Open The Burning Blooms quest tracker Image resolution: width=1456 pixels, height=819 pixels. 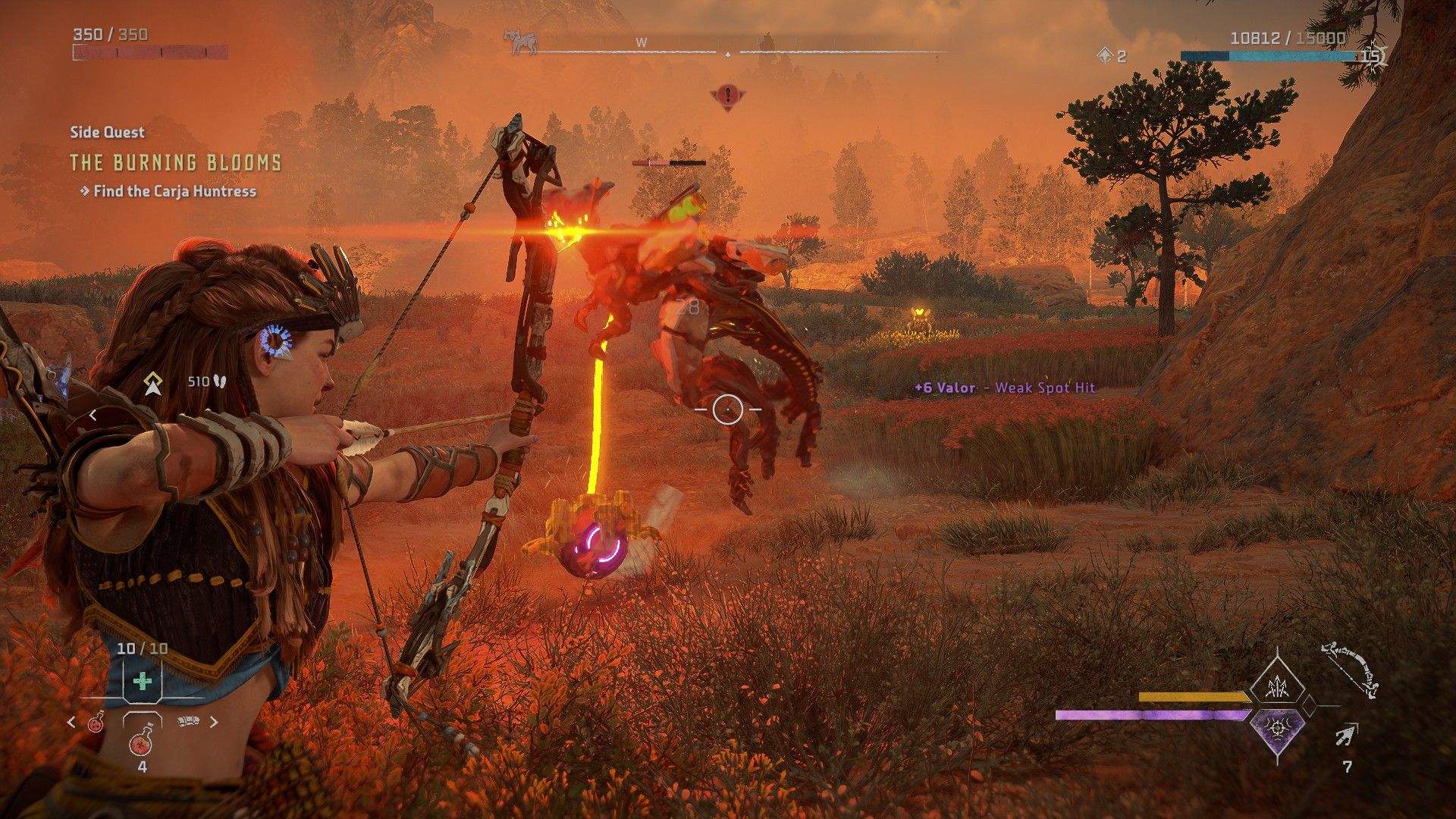pyautogui.click(x=175, y=162)
